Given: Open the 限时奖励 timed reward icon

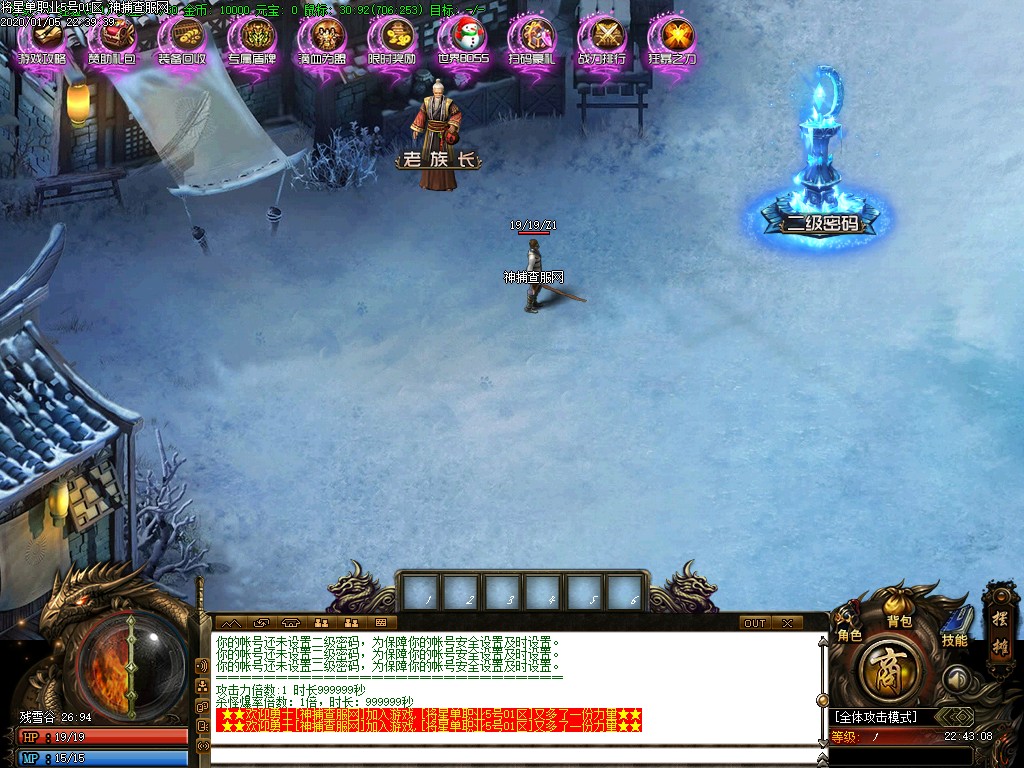Looking at the screenshot, I should 392,40.
